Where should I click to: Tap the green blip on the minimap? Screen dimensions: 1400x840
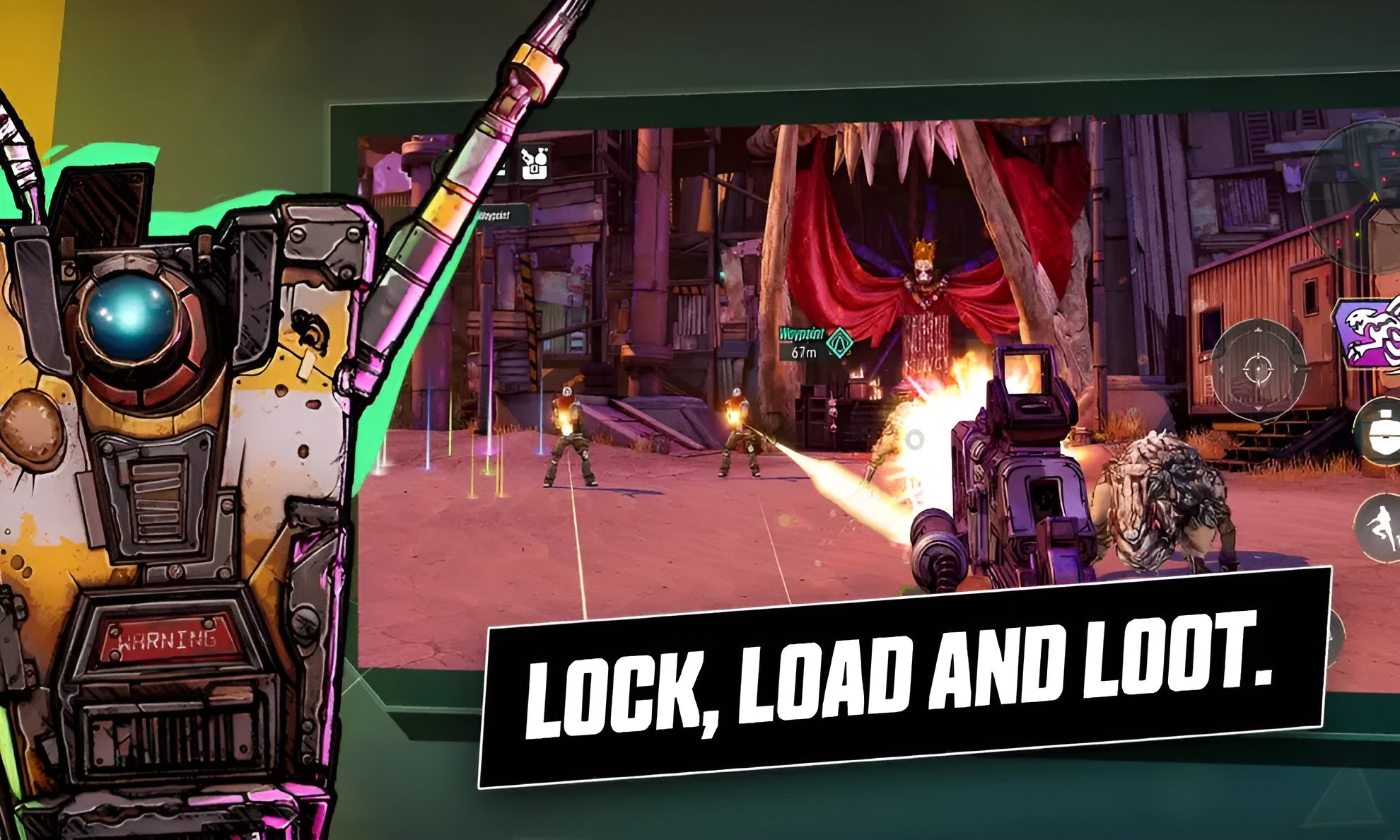point(1358,234)
